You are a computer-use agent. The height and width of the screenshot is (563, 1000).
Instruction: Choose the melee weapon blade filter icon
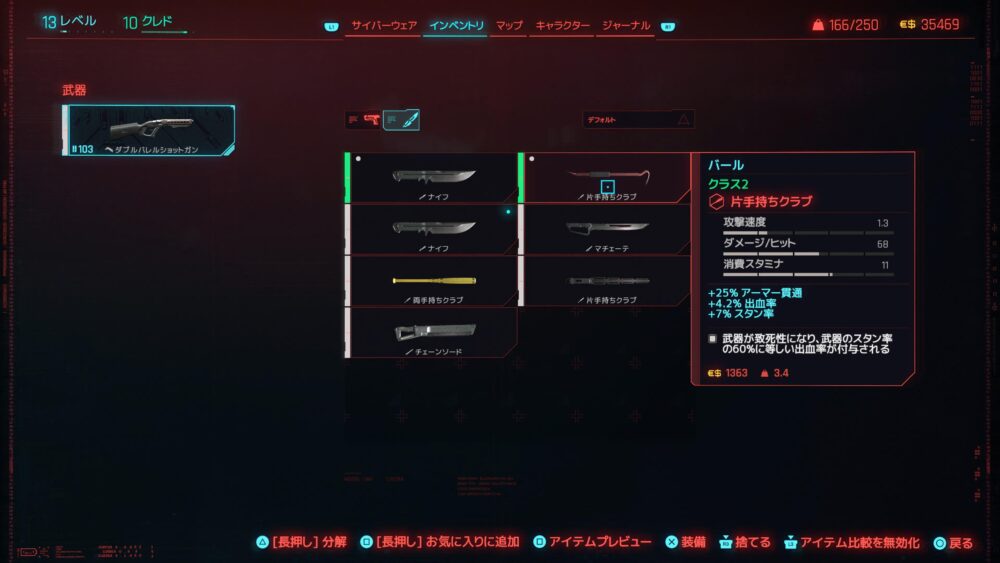click(401, 120)
